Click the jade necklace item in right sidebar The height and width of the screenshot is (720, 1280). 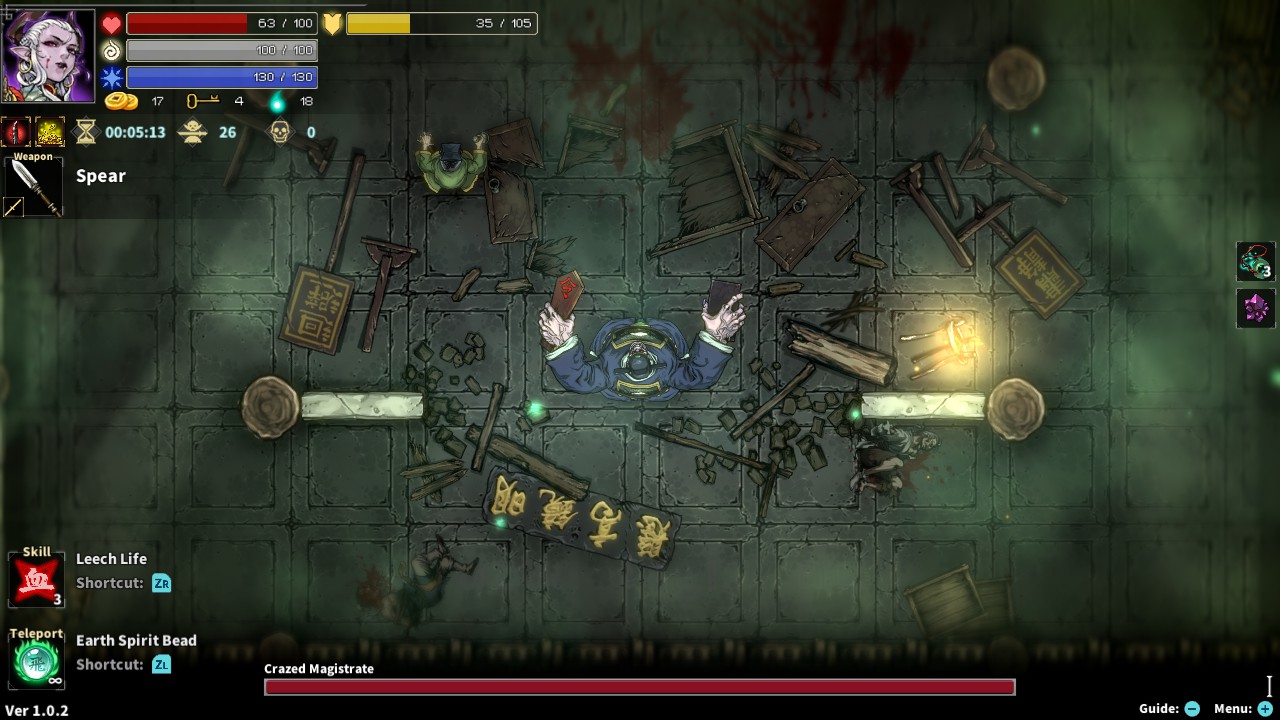1256,259
